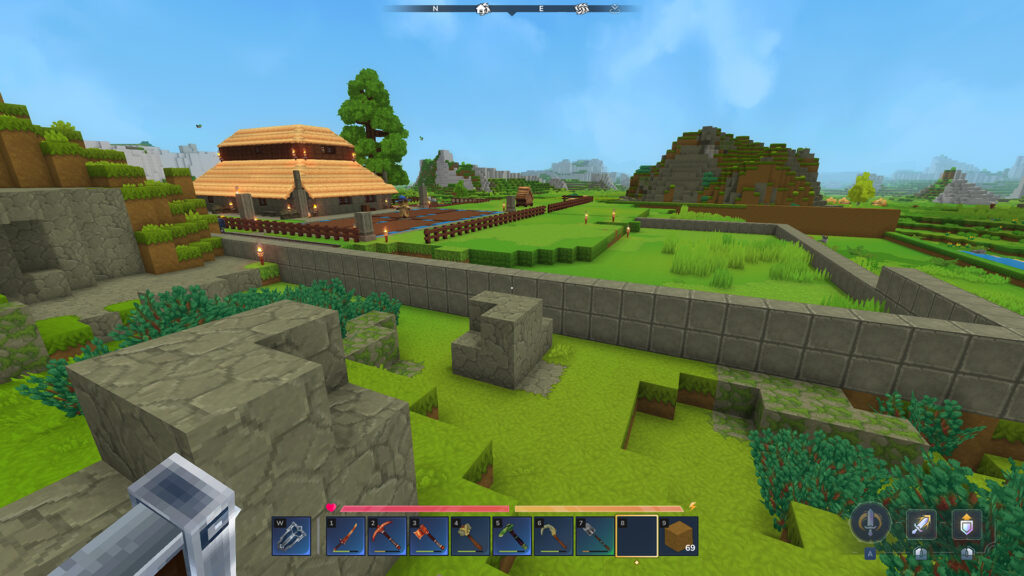Choose the shovel in slot 7
The image size is (1024, 576).
tap(594, 536)
